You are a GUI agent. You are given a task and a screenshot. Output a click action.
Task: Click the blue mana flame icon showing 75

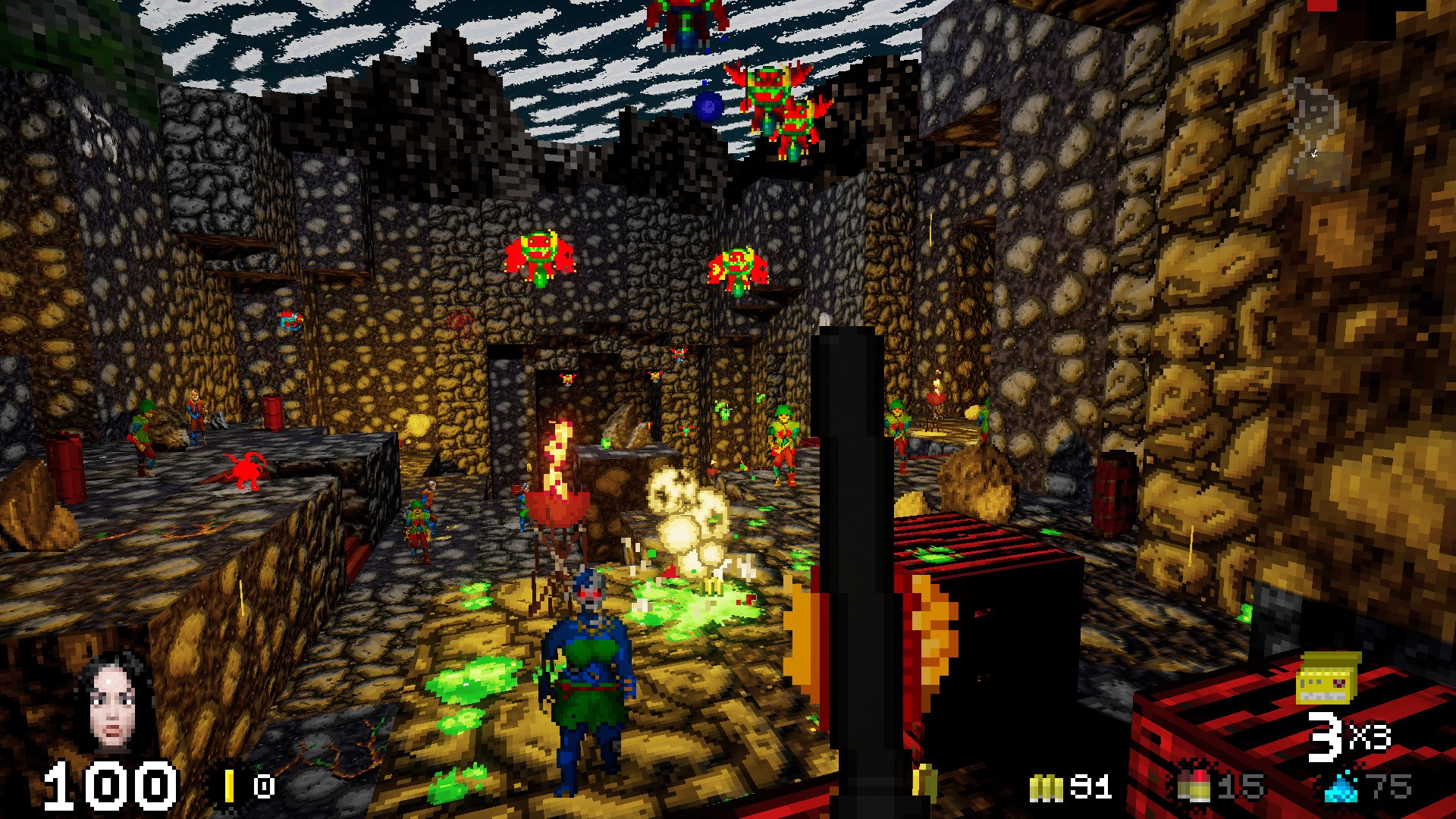pos(1342,790)
